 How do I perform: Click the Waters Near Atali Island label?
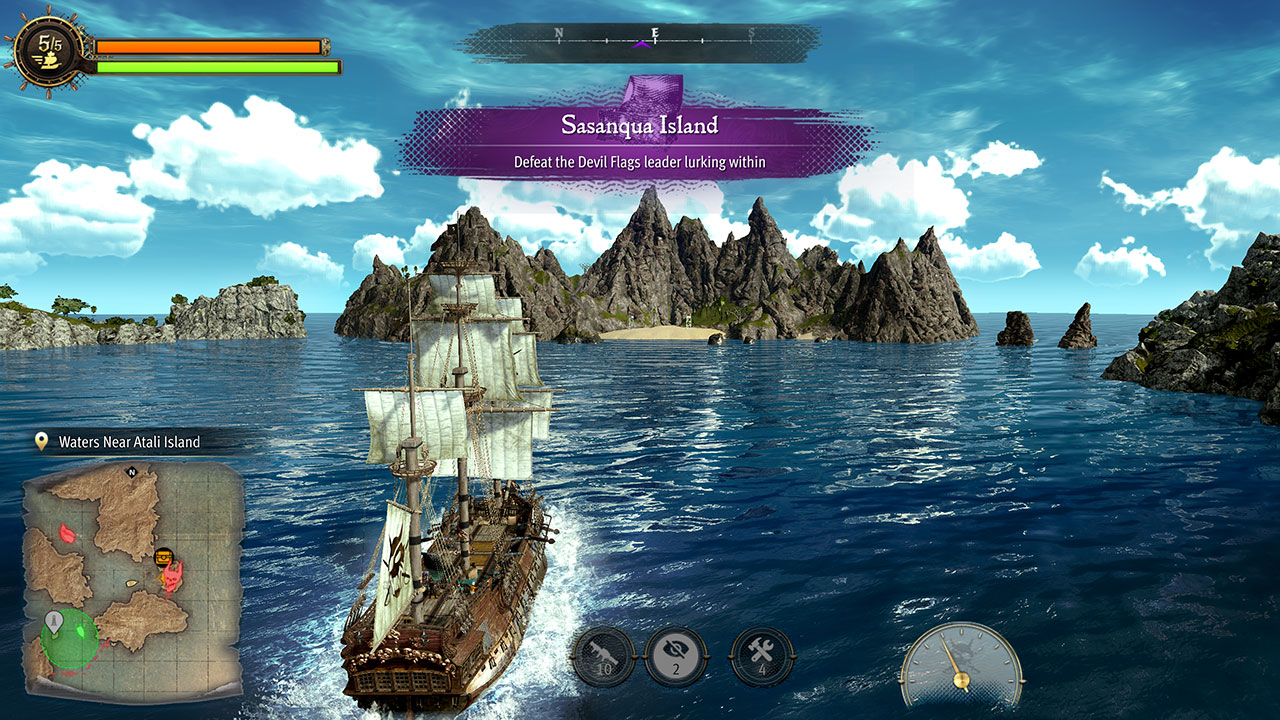[x=129, y=441]
